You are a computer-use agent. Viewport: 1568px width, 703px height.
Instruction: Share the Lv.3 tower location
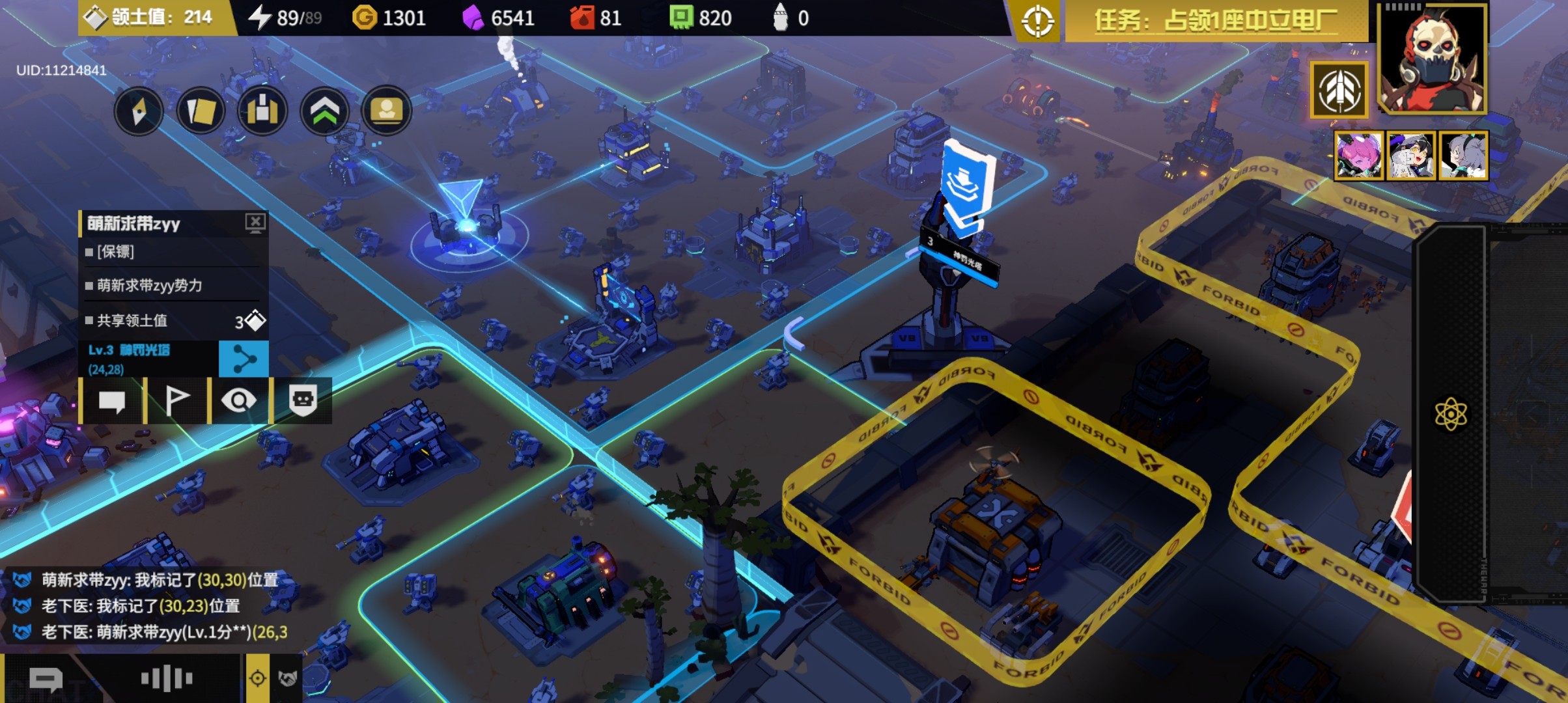(x=244, y=359)
